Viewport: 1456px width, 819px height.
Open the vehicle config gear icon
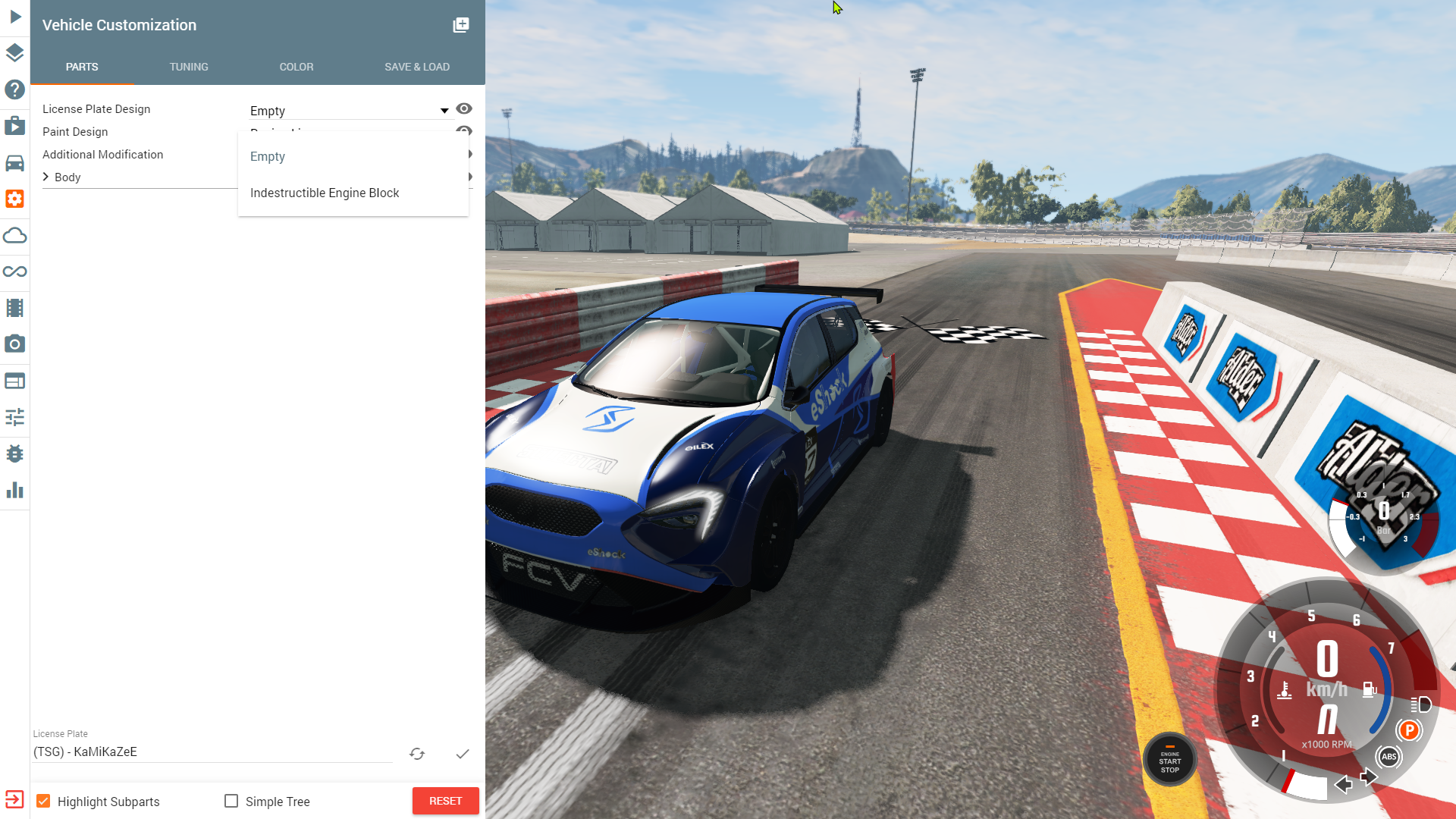click(14, 199)
